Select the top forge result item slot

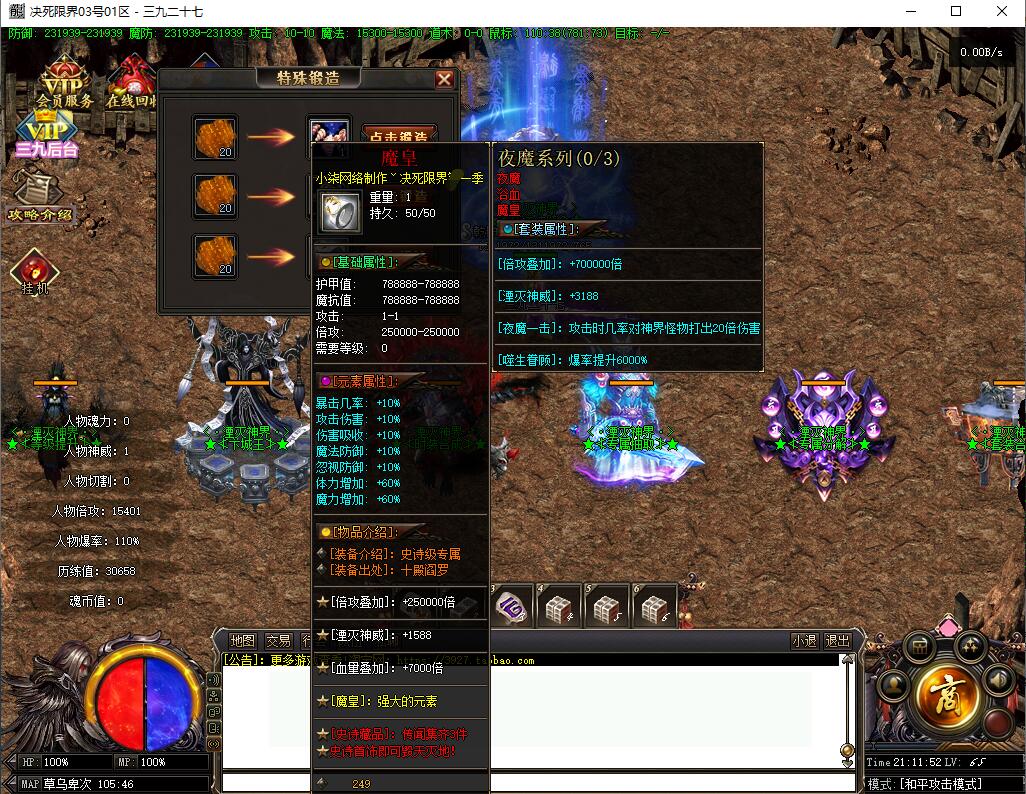tap(329, 134)
